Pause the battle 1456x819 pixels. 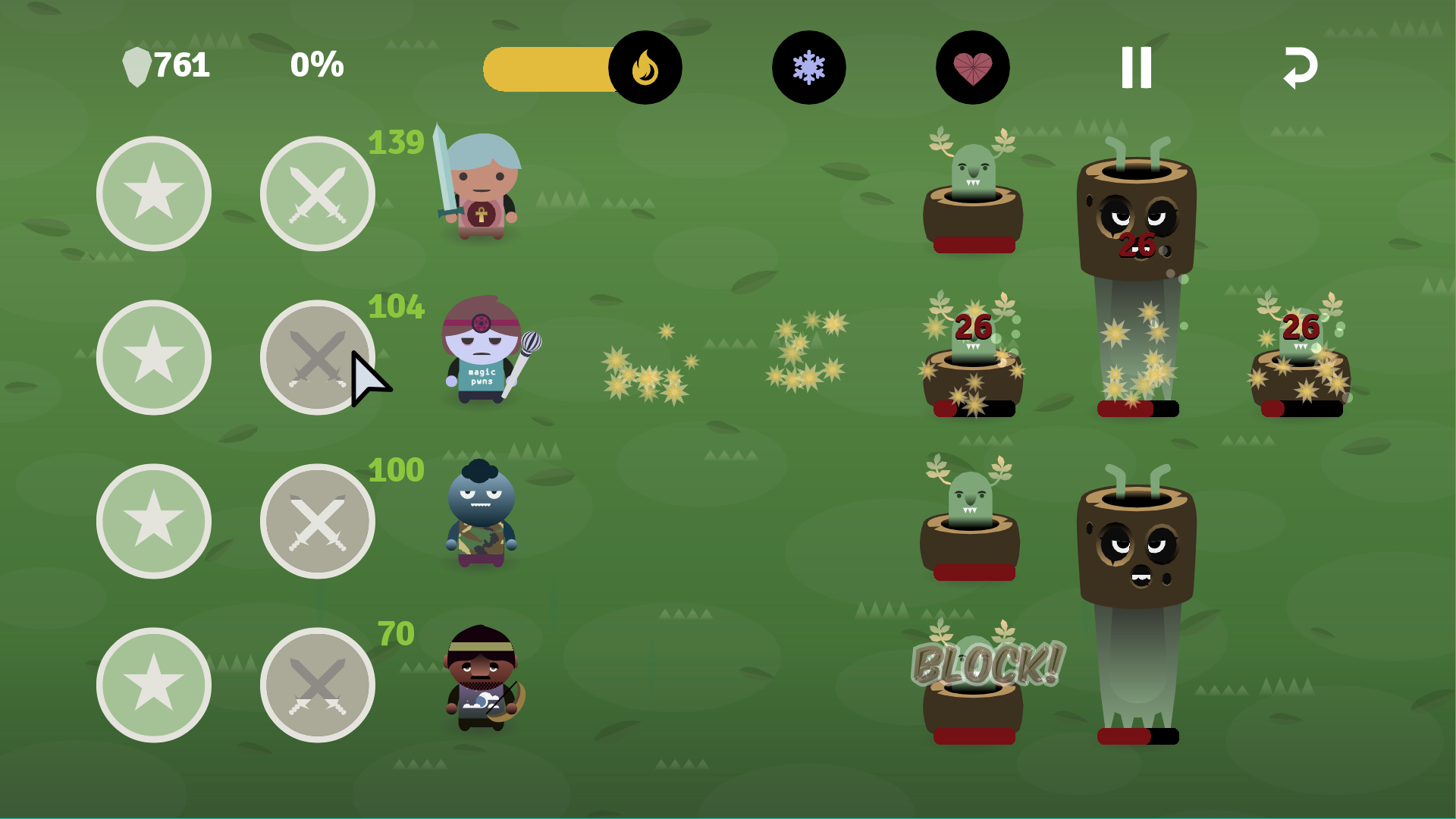[x=1136, y=67]
